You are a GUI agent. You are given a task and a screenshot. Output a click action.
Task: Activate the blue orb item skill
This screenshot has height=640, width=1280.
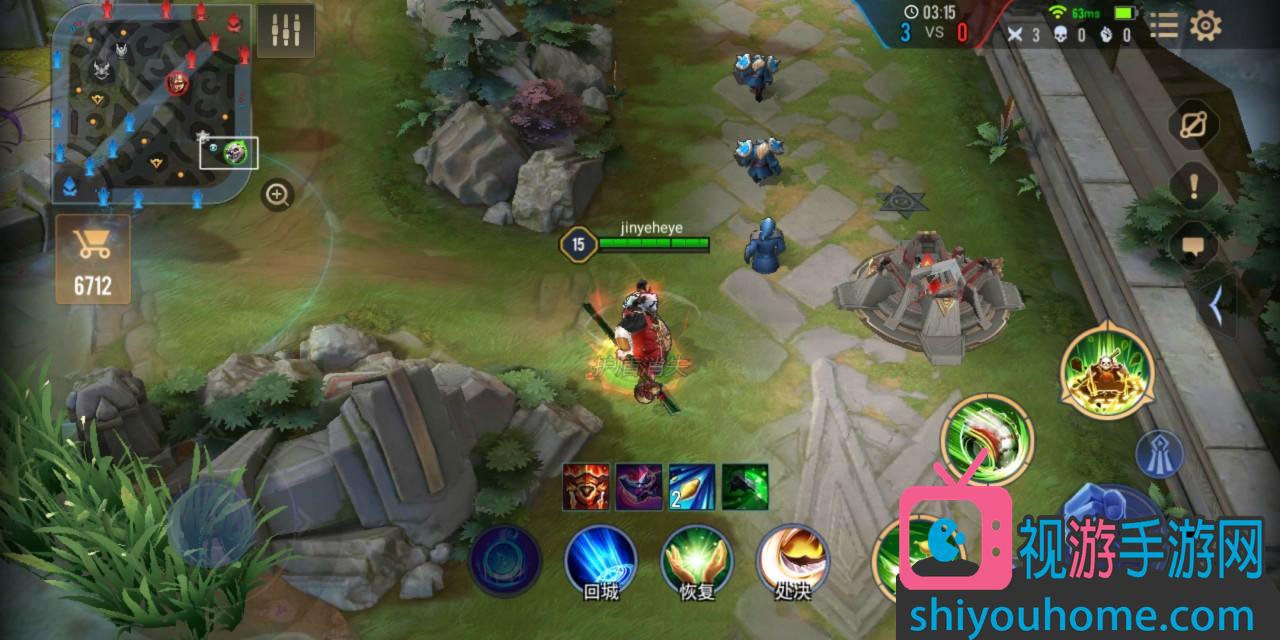tap(505, 560)
